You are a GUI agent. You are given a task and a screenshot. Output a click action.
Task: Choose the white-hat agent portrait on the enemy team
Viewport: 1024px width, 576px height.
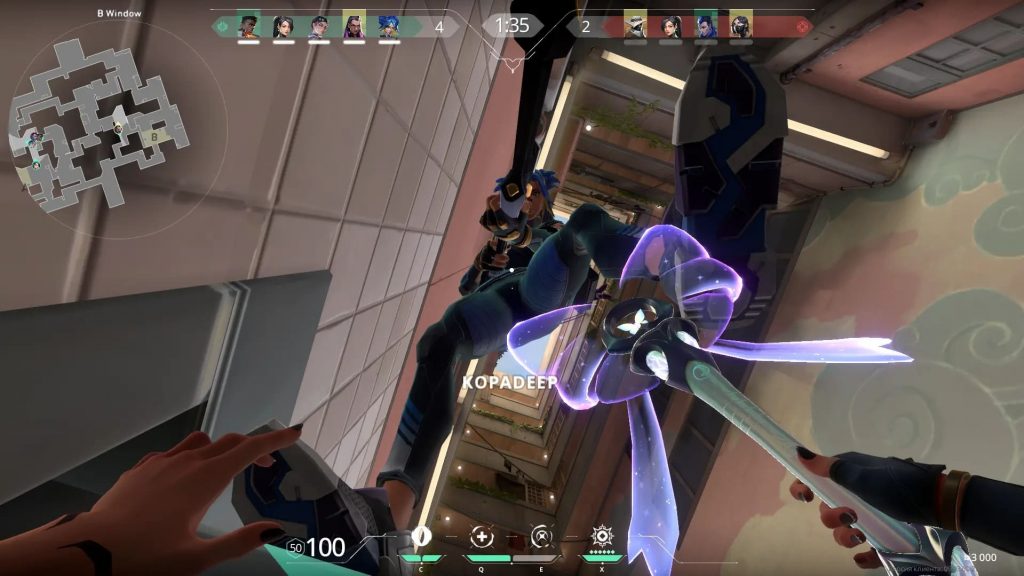(635, 26)
